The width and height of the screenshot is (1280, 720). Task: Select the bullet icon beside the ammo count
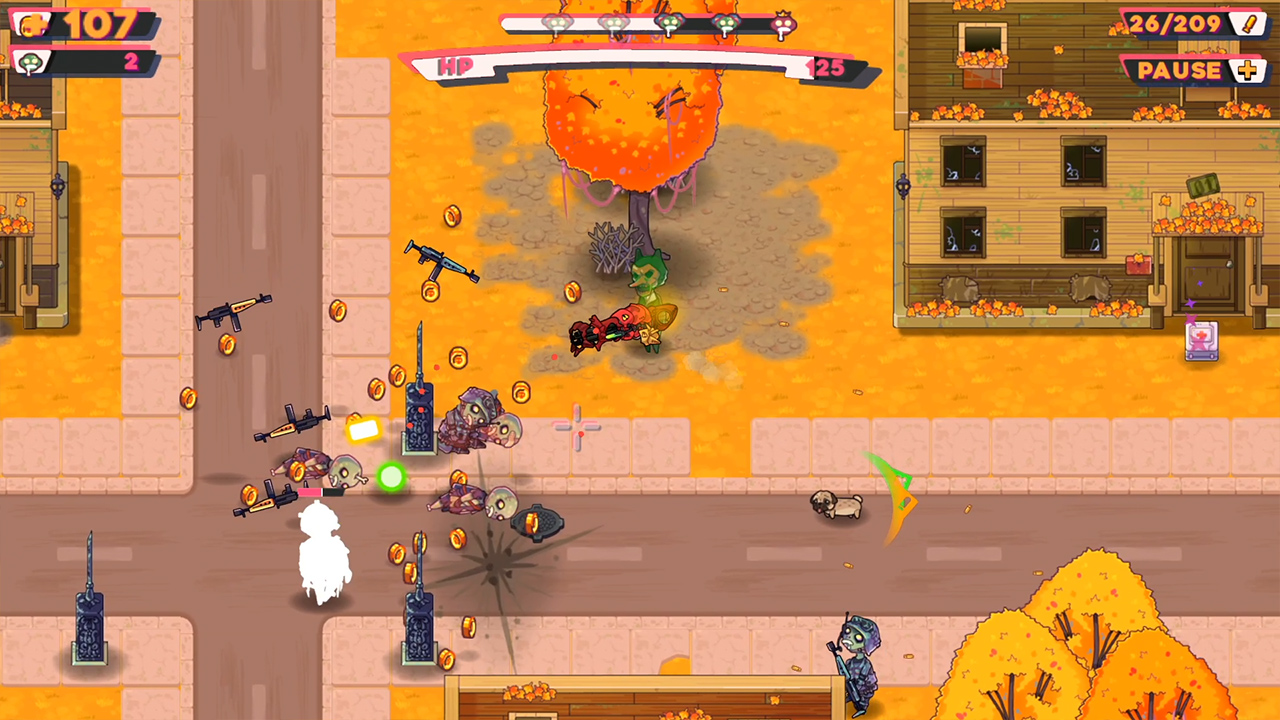1248,26
